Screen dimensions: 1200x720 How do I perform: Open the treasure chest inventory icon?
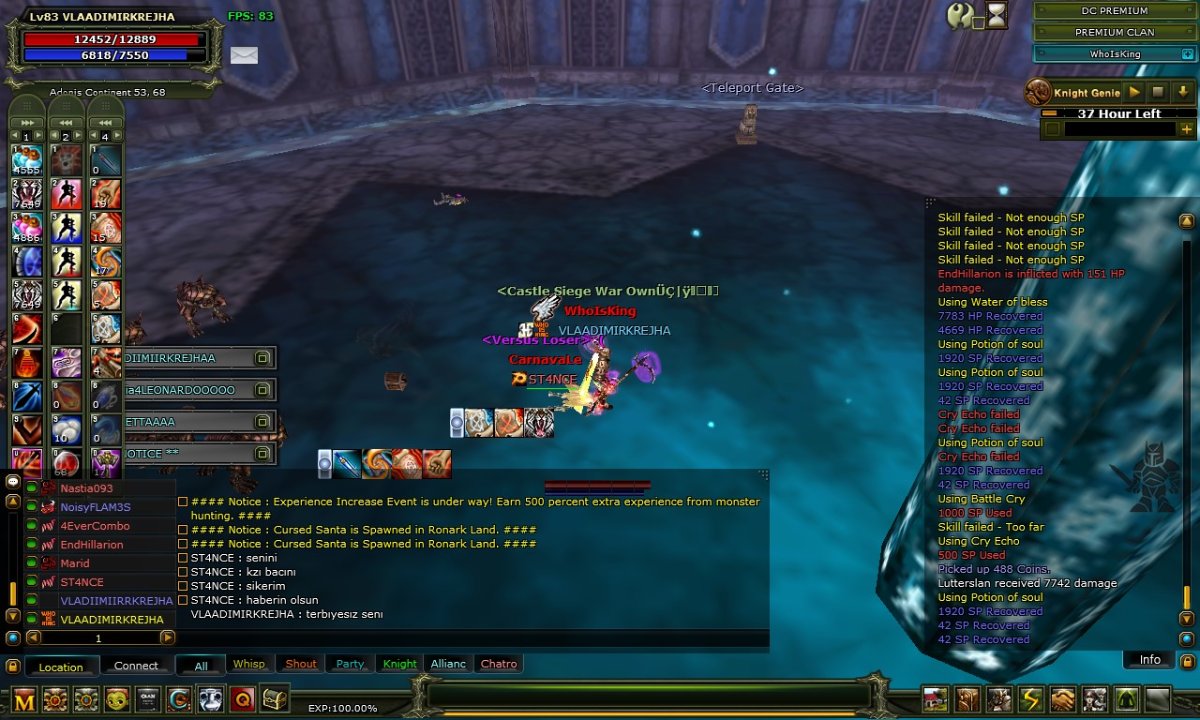pos(273,699)
